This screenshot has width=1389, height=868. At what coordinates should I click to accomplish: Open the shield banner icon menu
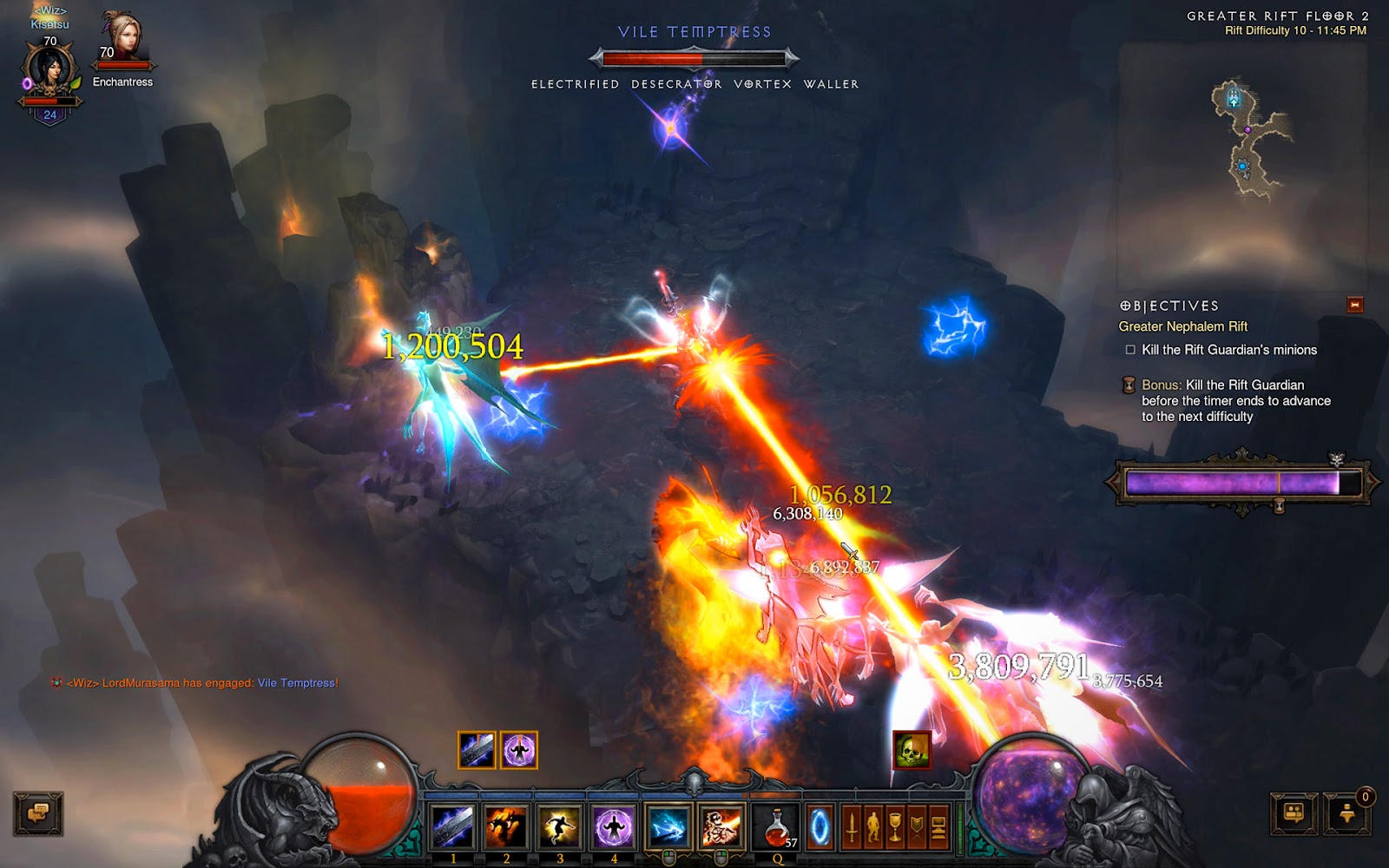917,828
